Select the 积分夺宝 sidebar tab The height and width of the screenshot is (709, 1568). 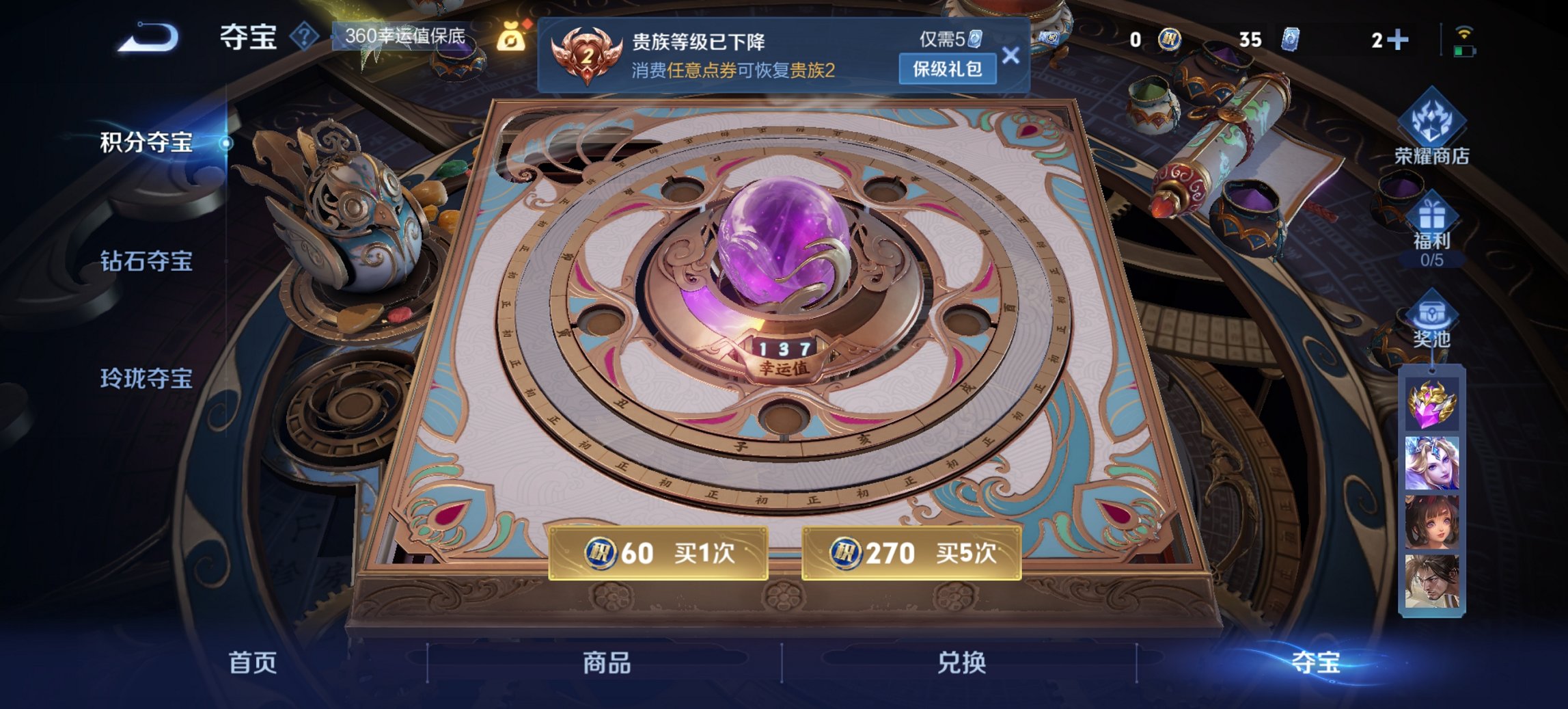point(146,144)
